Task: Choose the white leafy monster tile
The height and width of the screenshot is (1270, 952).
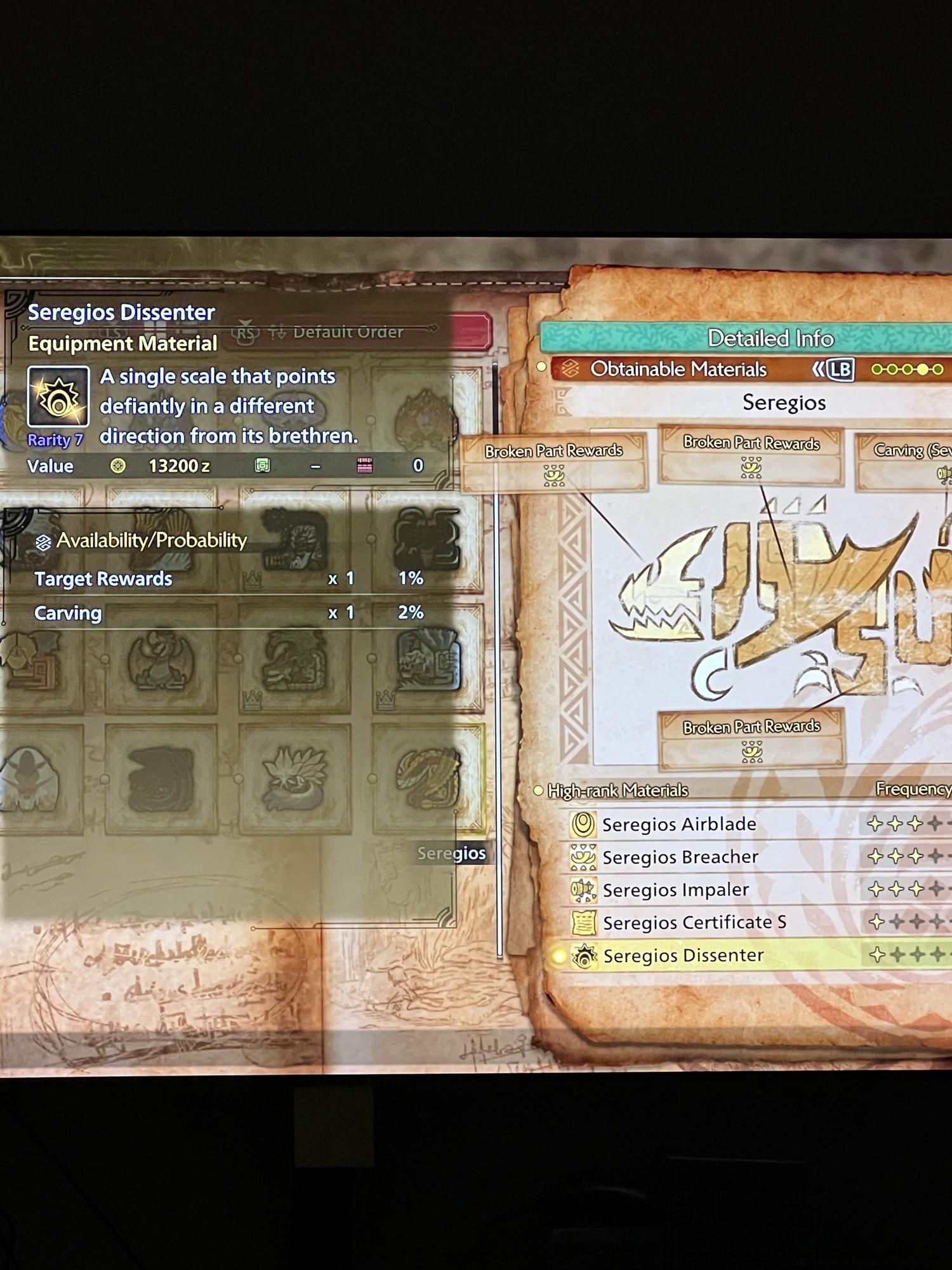Action: (x=294, y=777)
